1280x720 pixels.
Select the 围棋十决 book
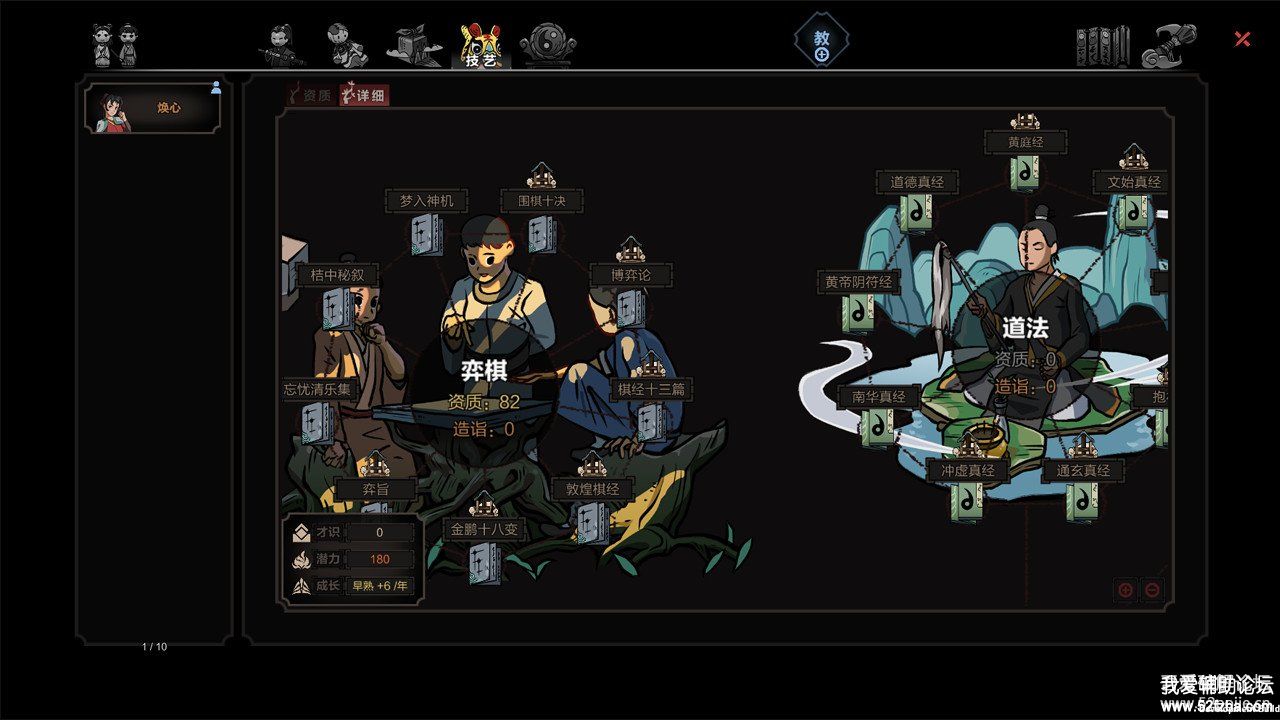tap(543, 234)
